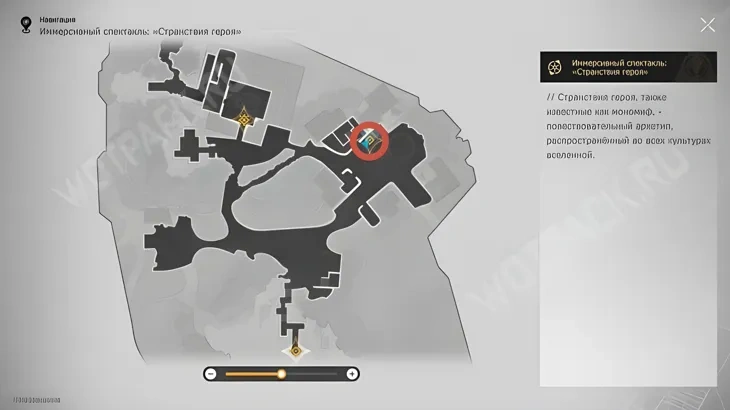Select the golden anchor marker near top
730x410 pixels.
pyautogui.click(x=243, y=118)
